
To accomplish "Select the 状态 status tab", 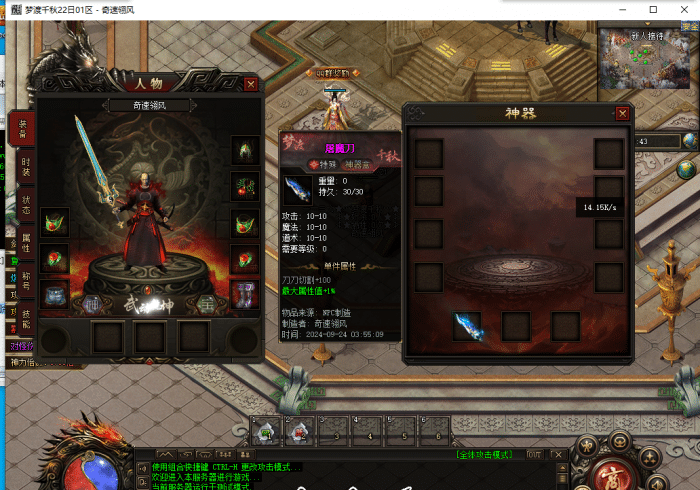I will point(25,203).
